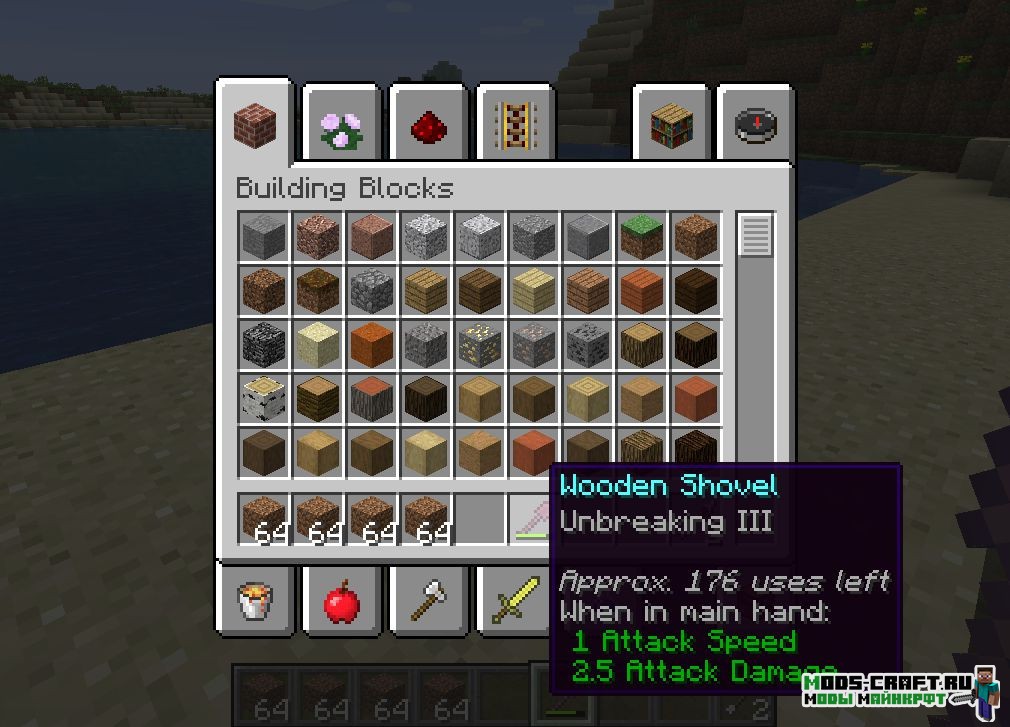Switch to the rail Transportation tab

pos(515,126)
